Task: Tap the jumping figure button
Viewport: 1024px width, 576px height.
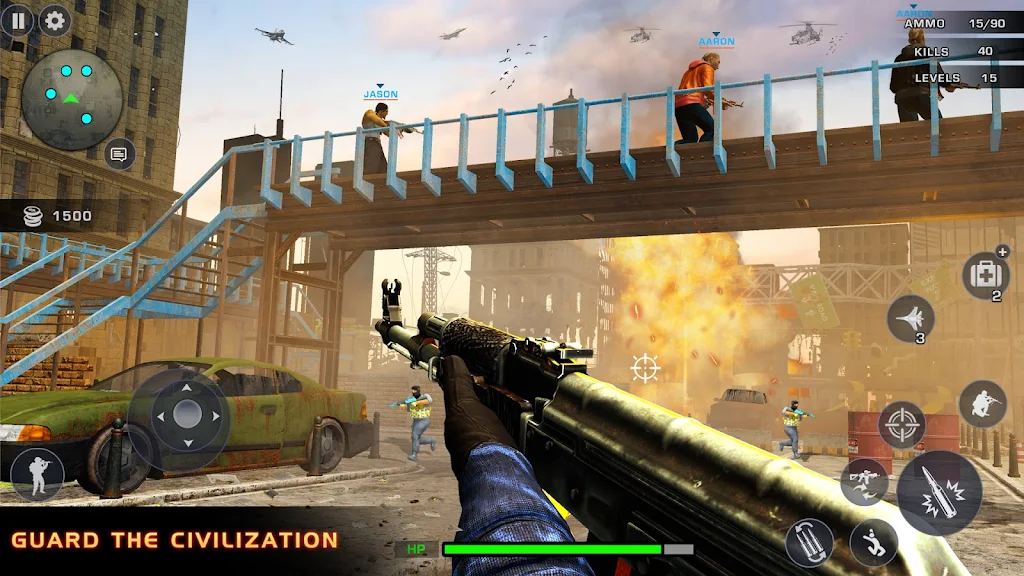Action: point(873,542)
